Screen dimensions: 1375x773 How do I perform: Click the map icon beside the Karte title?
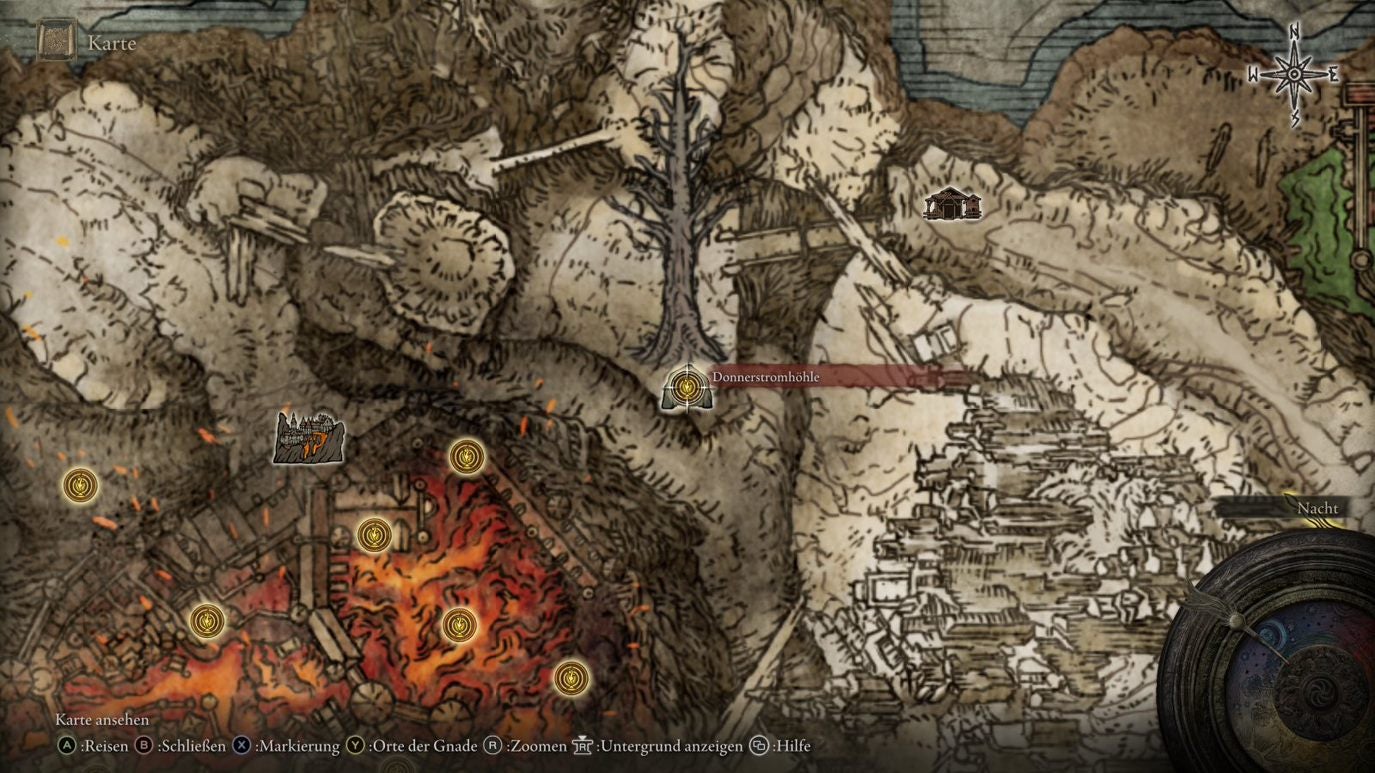pos(56,40)
